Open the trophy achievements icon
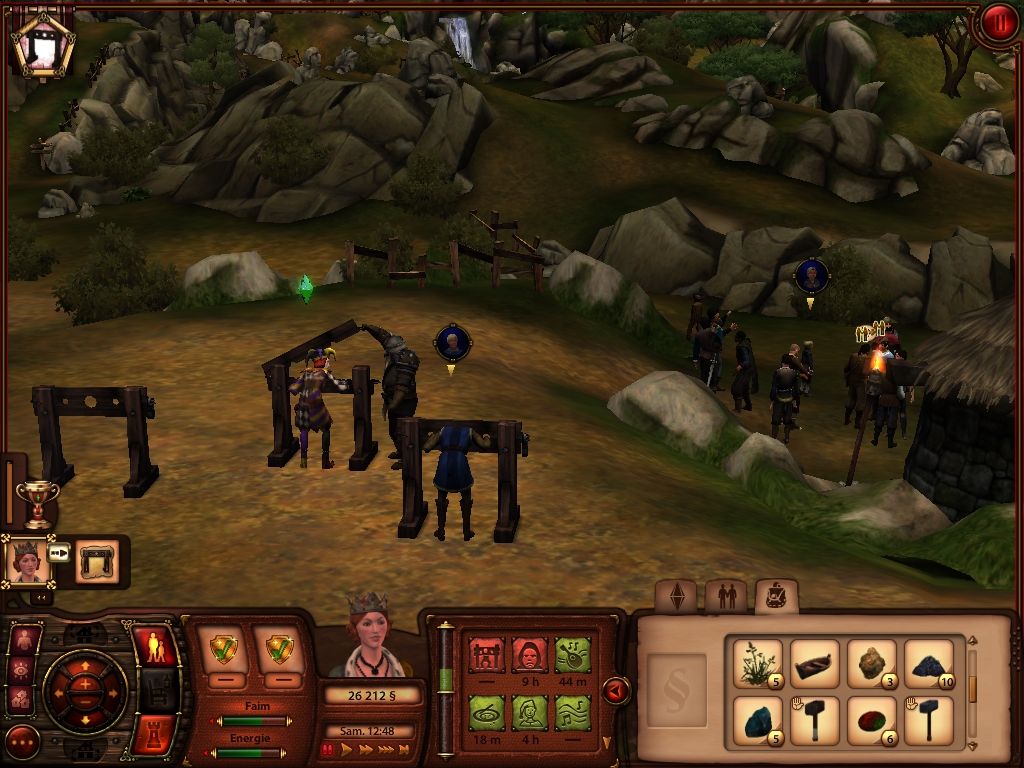The height and width of the screenshot is (768, 1024). (38, 503)
